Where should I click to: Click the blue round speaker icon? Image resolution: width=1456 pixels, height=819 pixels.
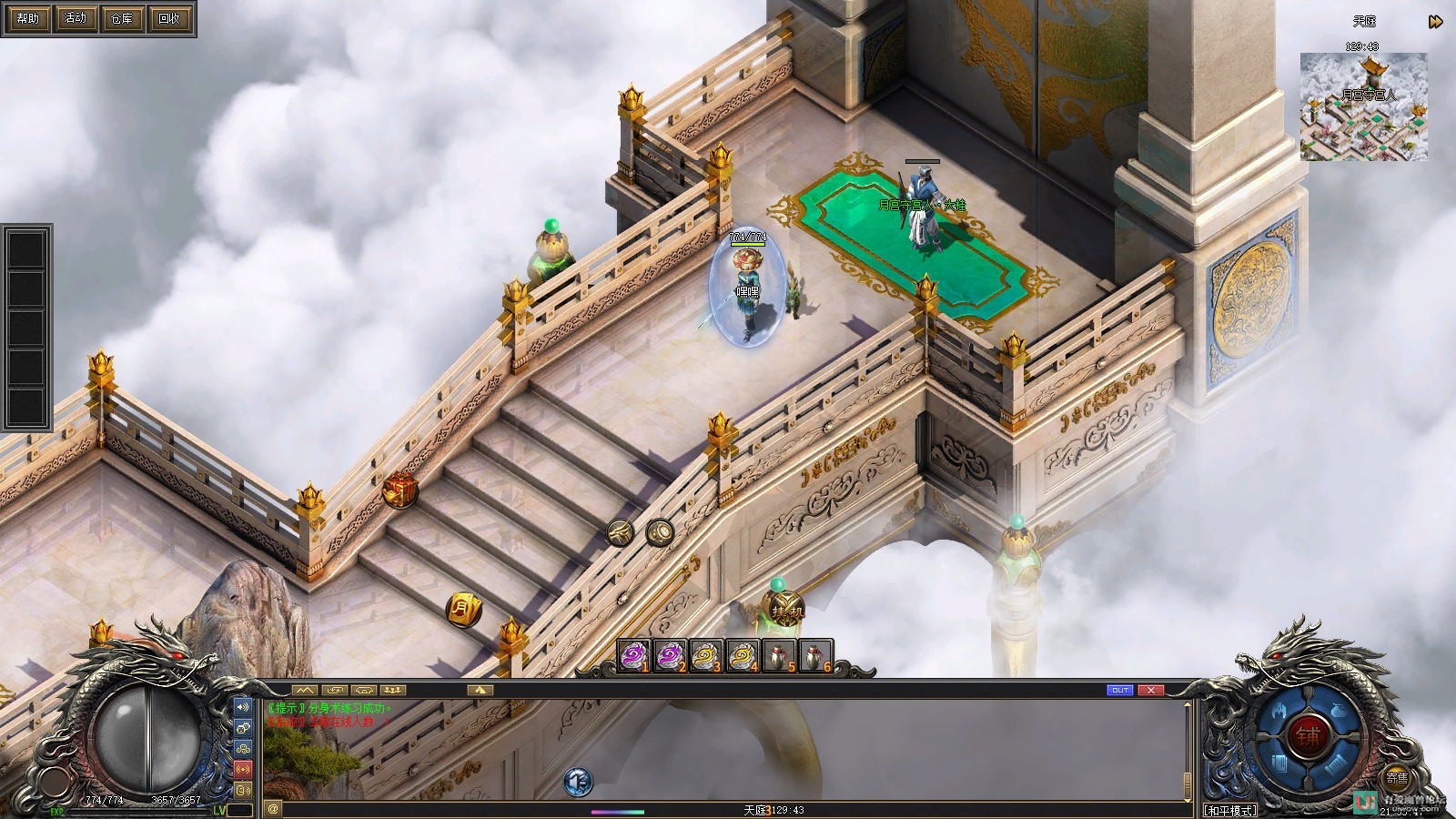coord(578,781)
